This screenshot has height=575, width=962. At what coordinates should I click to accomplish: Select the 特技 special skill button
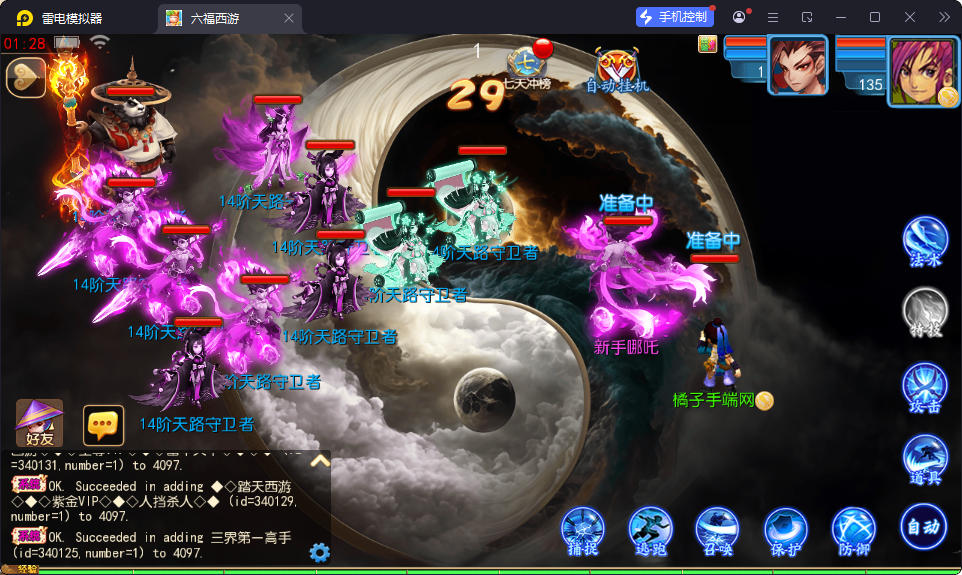(x=925, y=312)
